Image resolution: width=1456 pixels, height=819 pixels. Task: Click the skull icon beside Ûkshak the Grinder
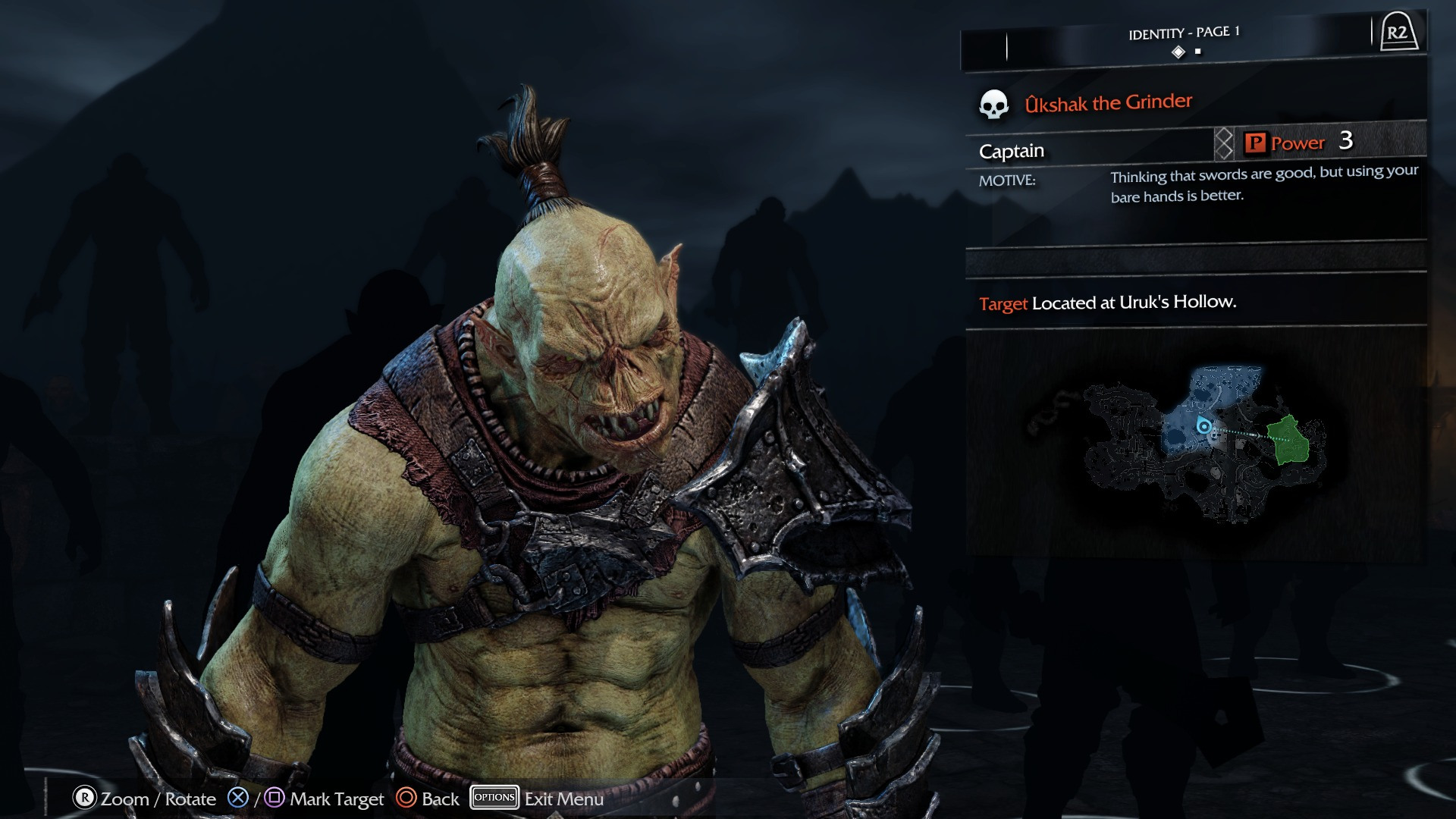[993, 105]
